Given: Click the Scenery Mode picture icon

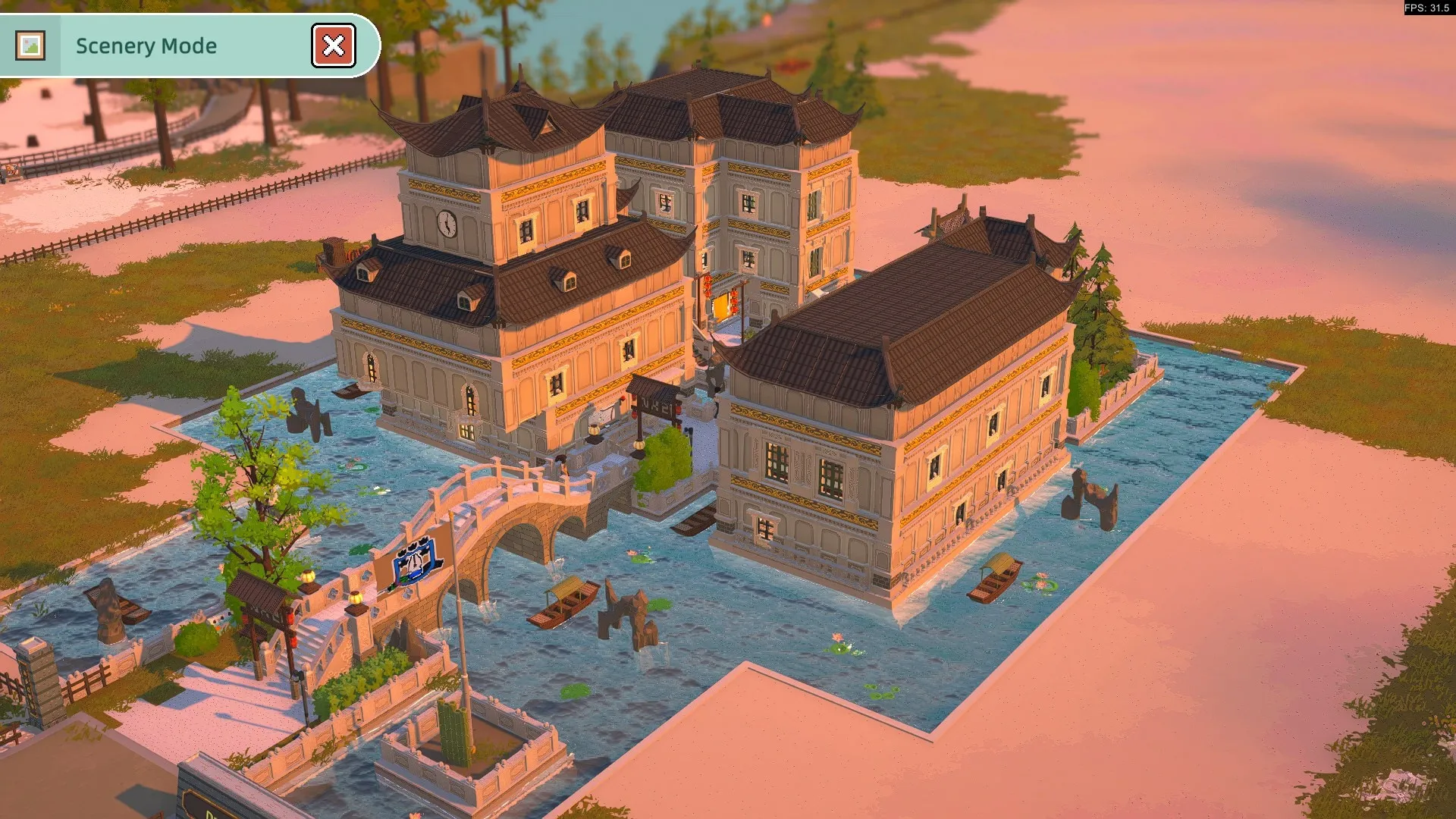Looking at the screenshot, I should [30, 45].
